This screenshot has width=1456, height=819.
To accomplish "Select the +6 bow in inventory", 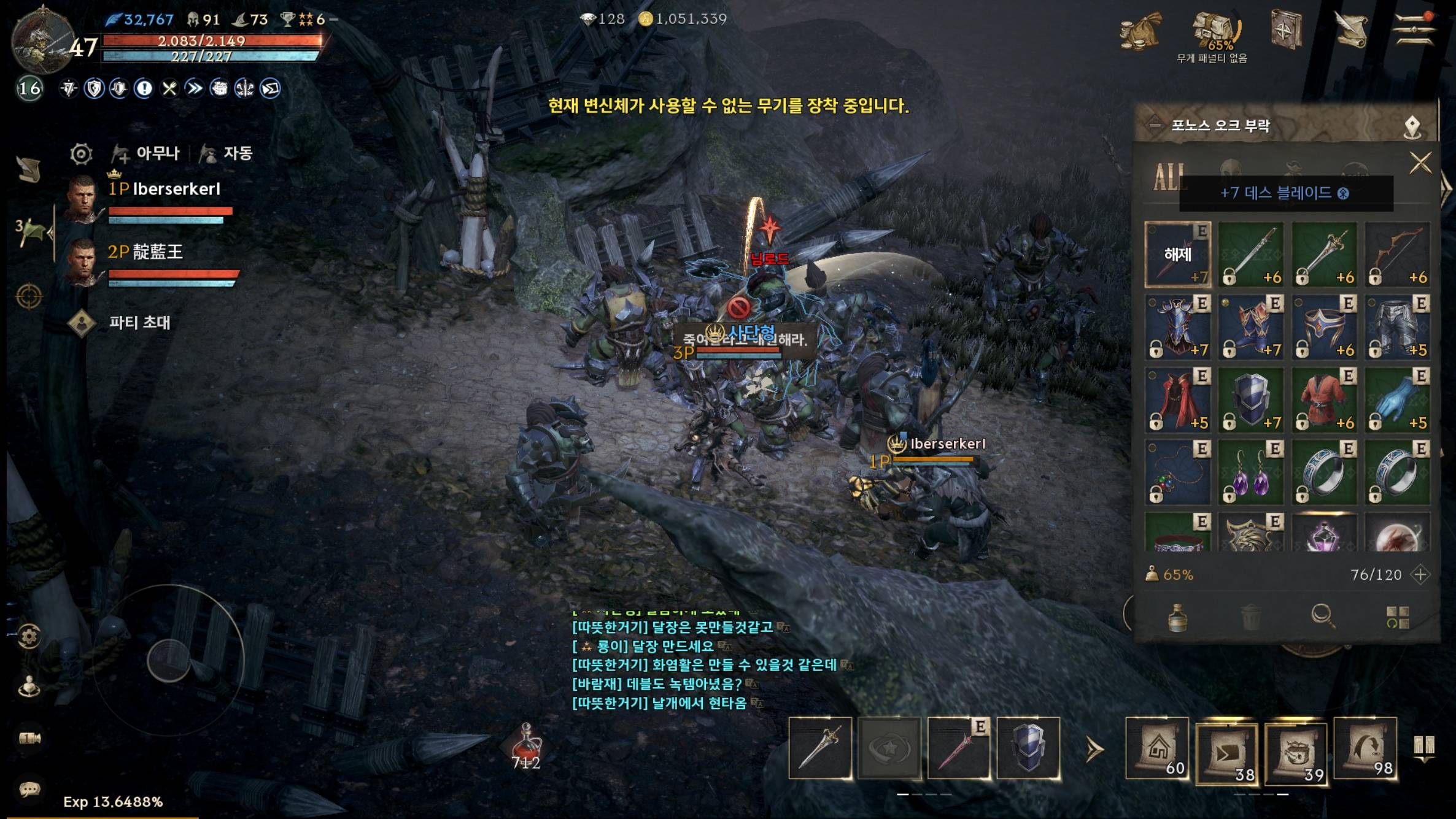I will (1398, 255).
